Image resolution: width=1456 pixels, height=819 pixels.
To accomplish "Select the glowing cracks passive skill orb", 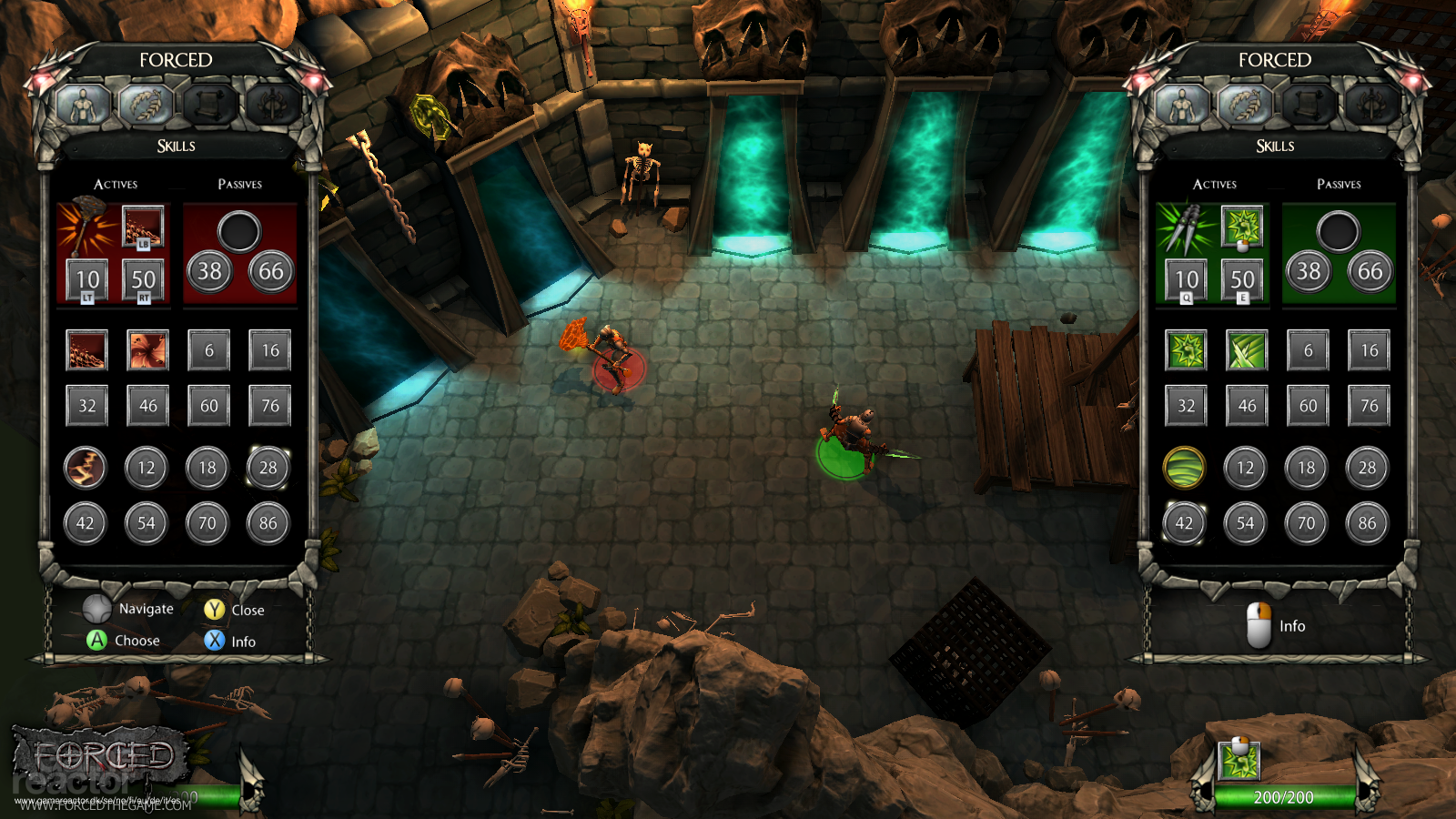I will click(86, 468).
